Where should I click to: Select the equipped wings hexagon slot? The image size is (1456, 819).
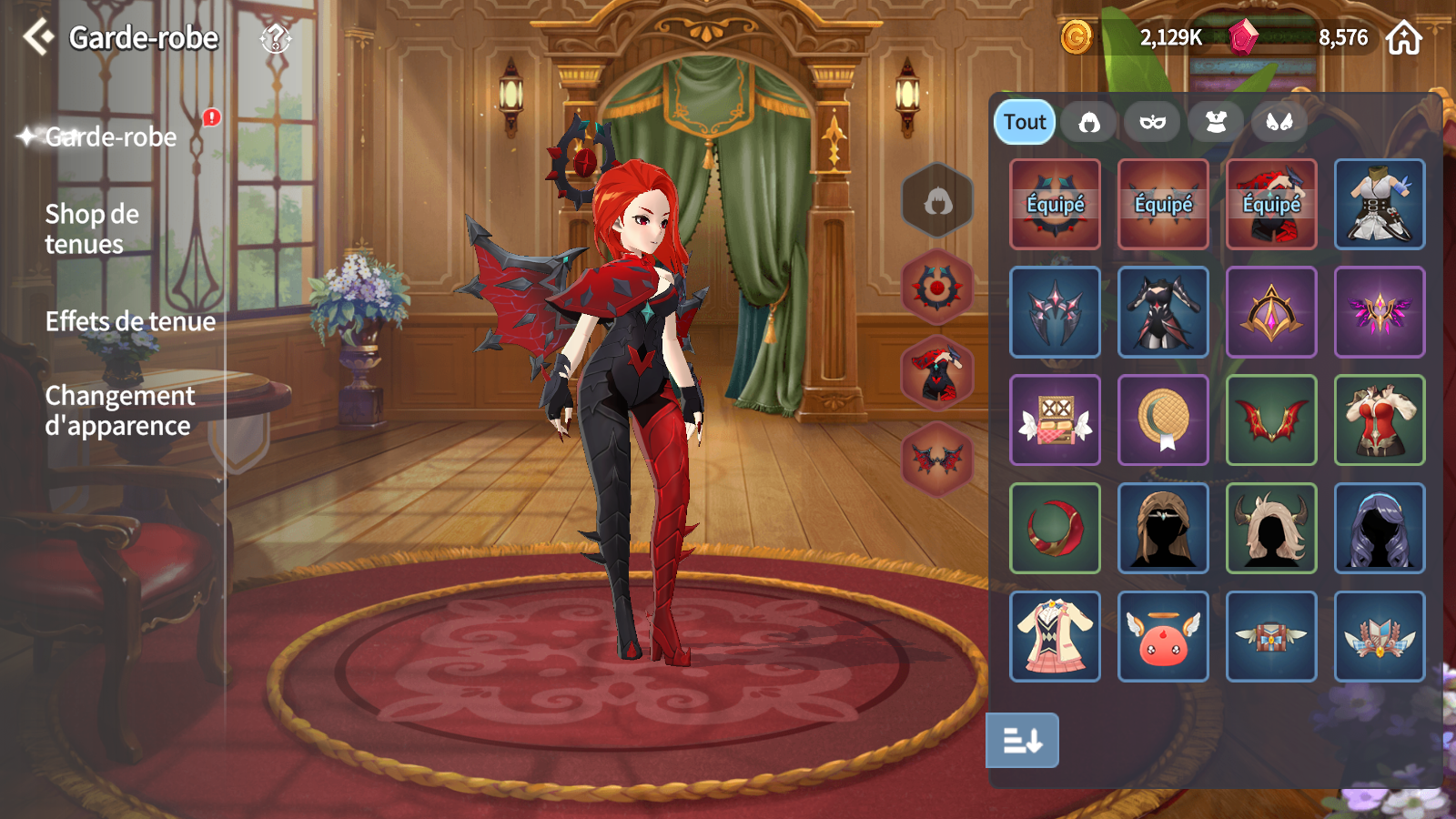pyautogui.click(x=937, y=459)
